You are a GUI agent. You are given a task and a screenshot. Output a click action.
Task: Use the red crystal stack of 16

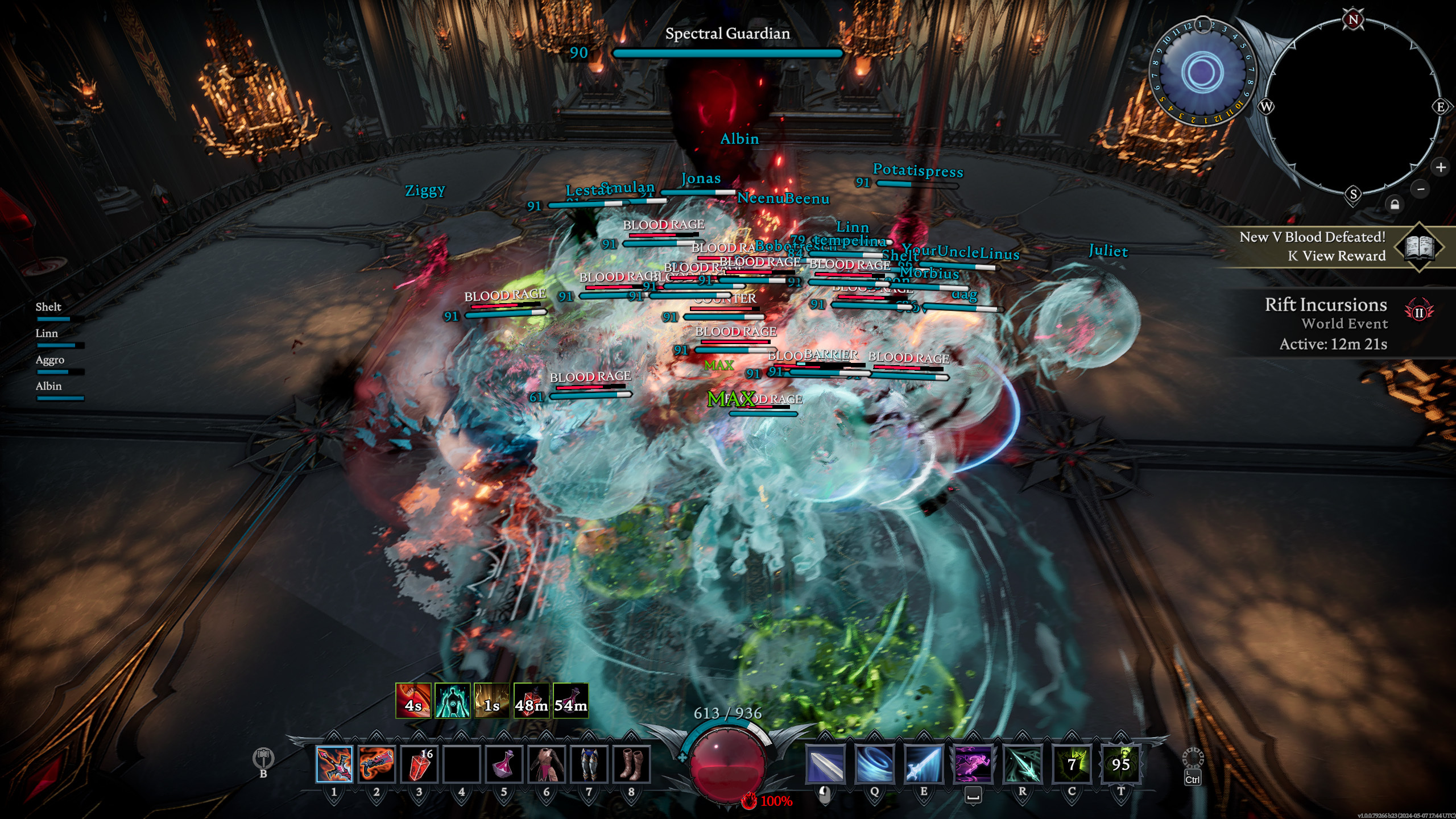tap(419, 764)
